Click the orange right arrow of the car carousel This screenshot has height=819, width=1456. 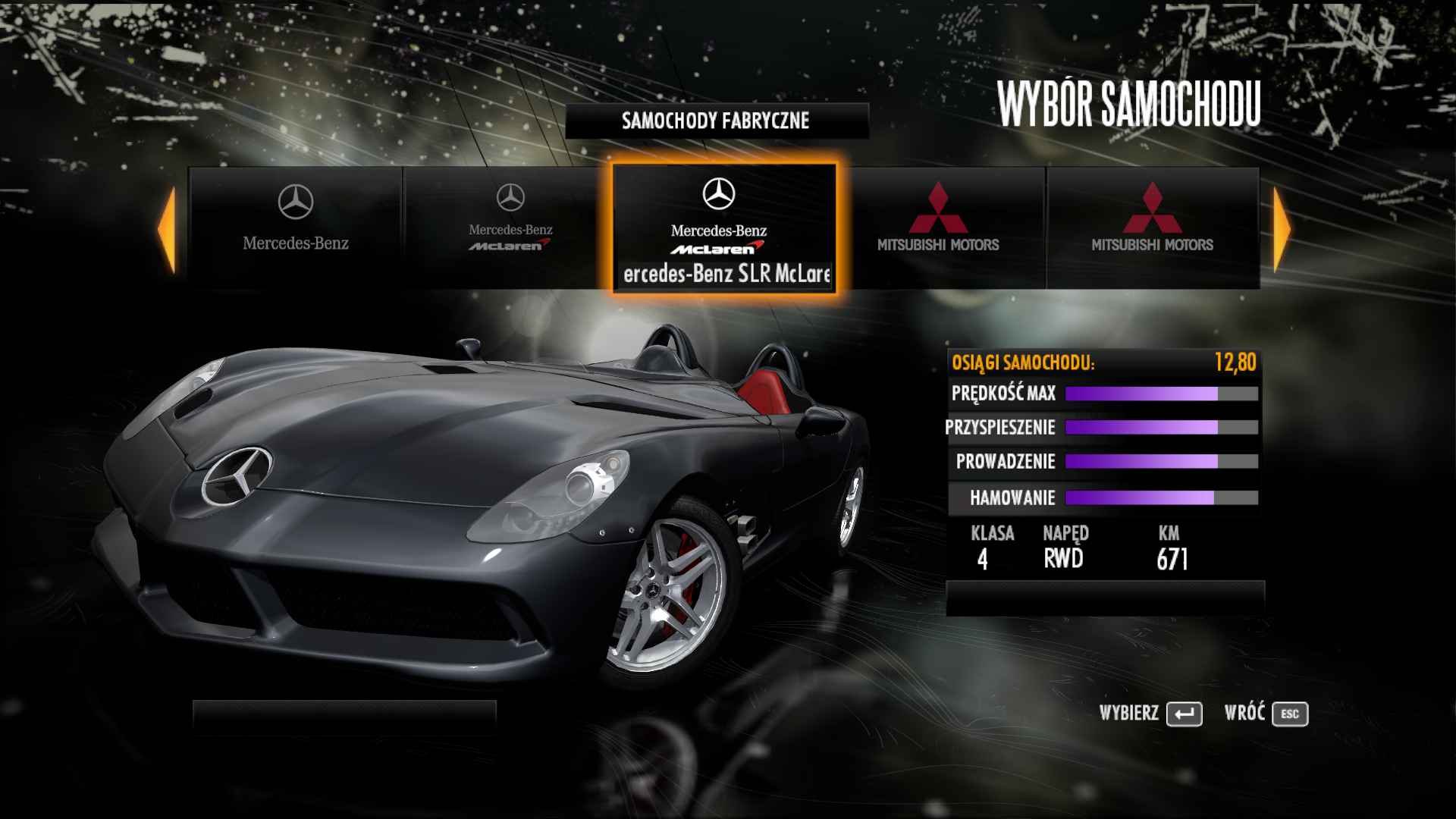click(x=1281, y=229)
